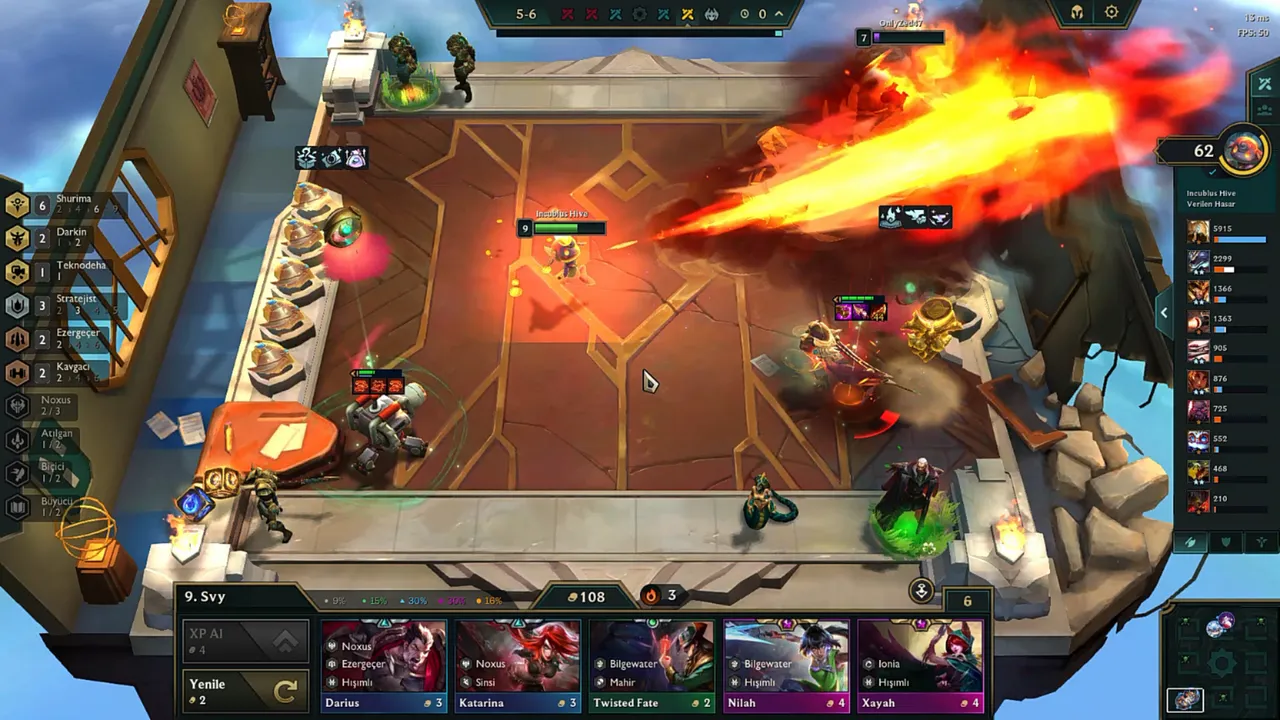Viewport: 1280px width, 720px height.
Task: Open the Stratejist trait details
Action: (x=17, y=304)
